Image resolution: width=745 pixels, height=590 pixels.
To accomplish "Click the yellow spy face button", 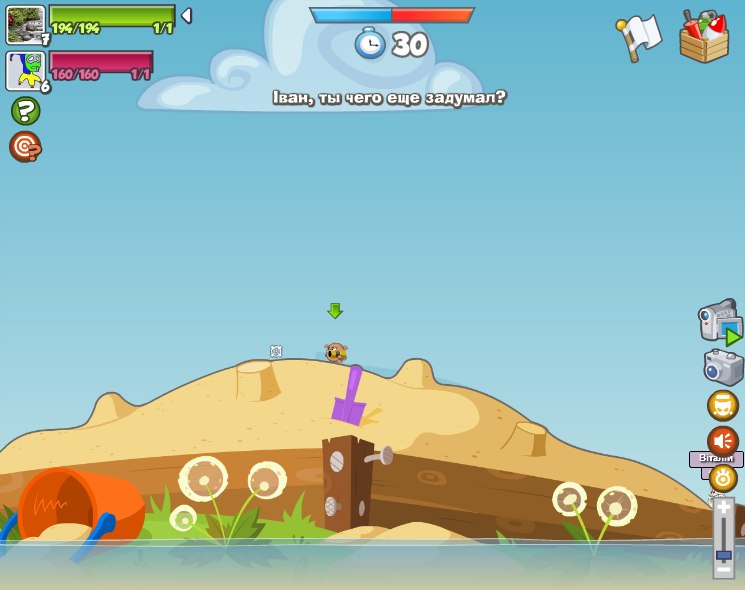I will click(722, 405).
